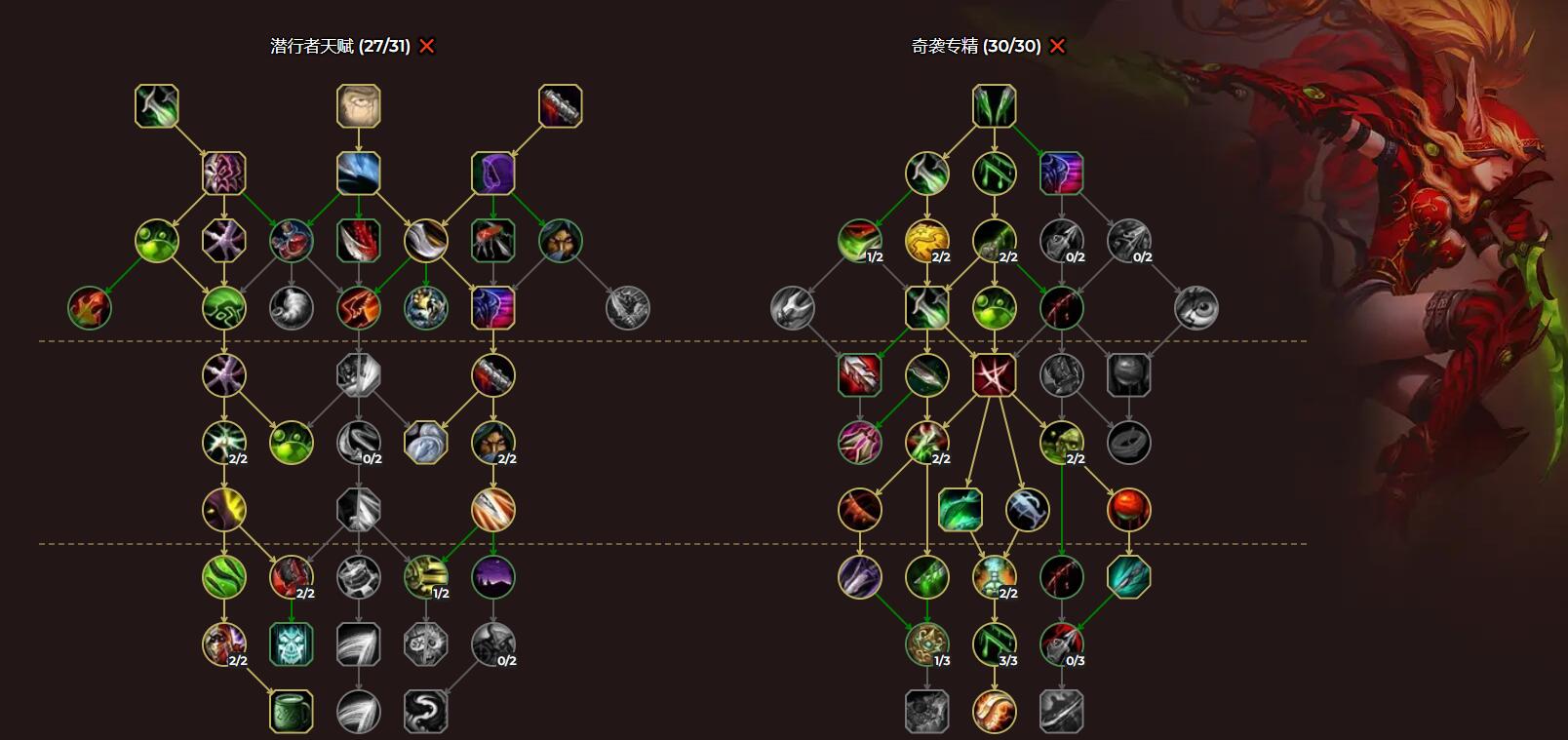Select the green mug talent node

tap(292, 712)
